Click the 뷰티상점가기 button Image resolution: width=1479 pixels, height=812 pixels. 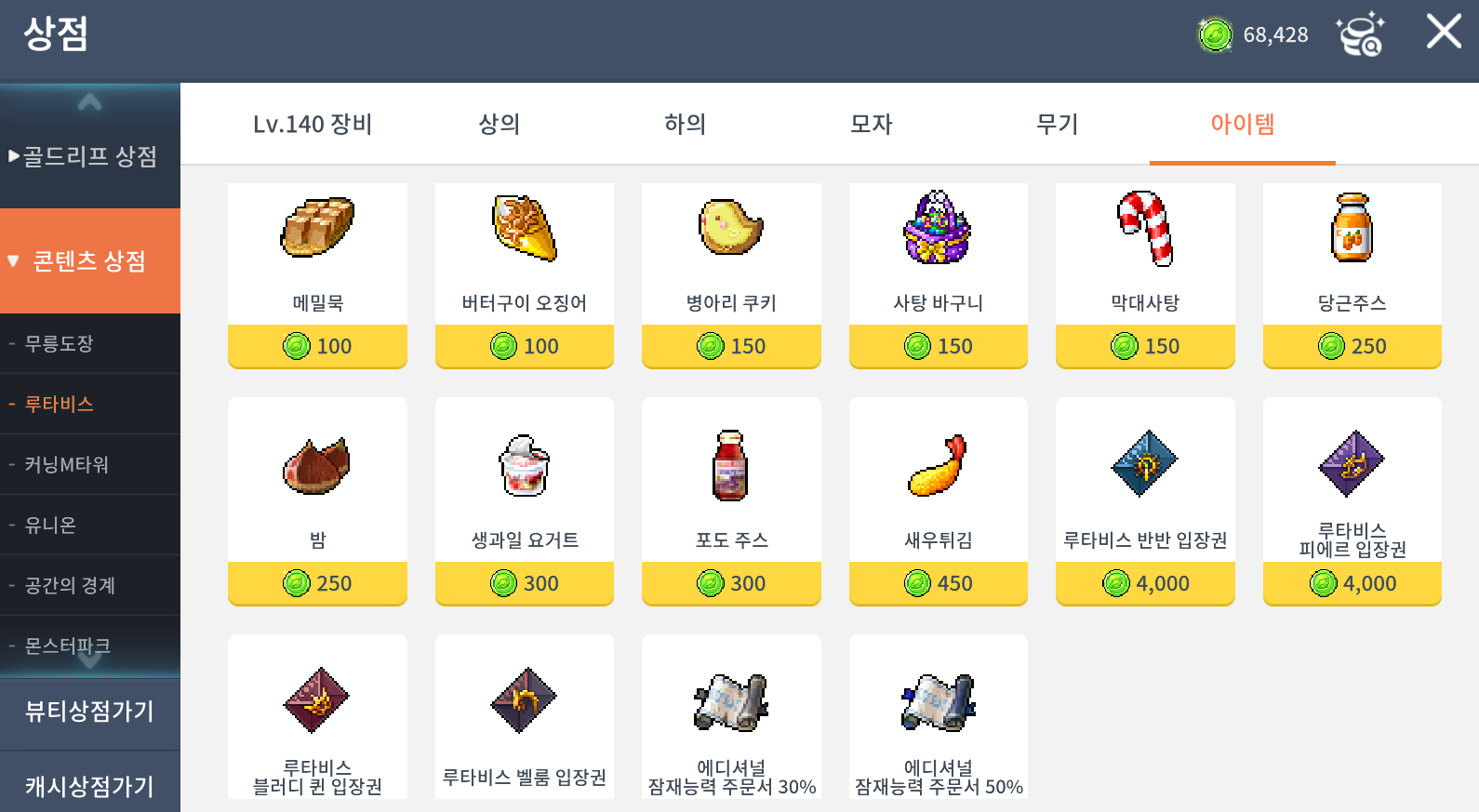pyautogui.click(x=90, y=713)
